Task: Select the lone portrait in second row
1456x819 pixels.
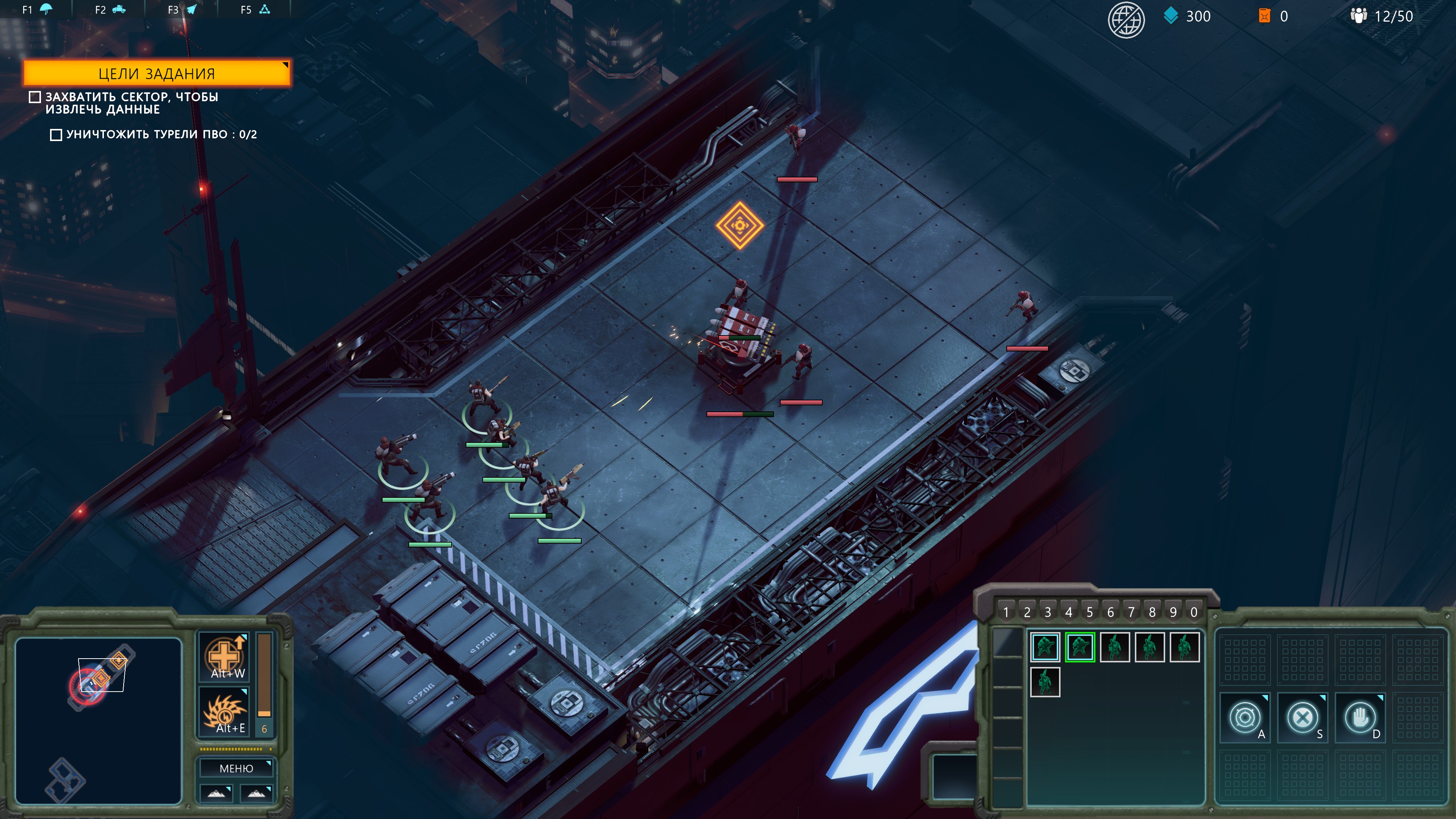Action: tap(1045, 682)
